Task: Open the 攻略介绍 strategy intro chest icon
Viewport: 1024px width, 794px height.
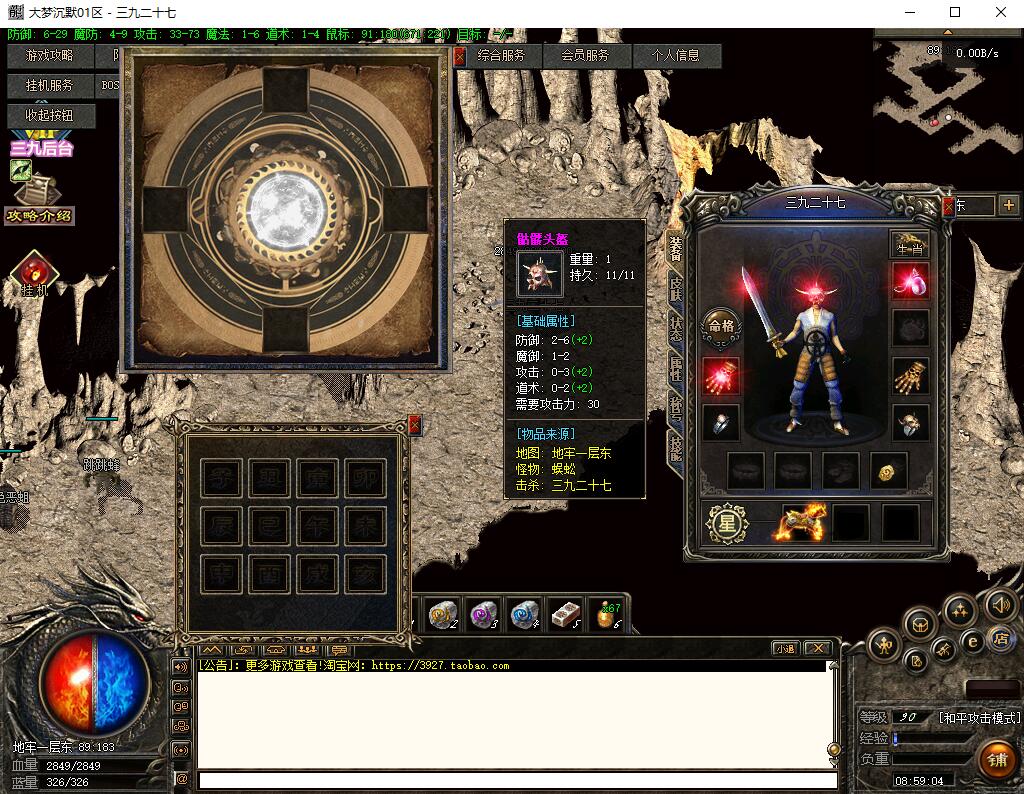Action: [x=38, y=192]
